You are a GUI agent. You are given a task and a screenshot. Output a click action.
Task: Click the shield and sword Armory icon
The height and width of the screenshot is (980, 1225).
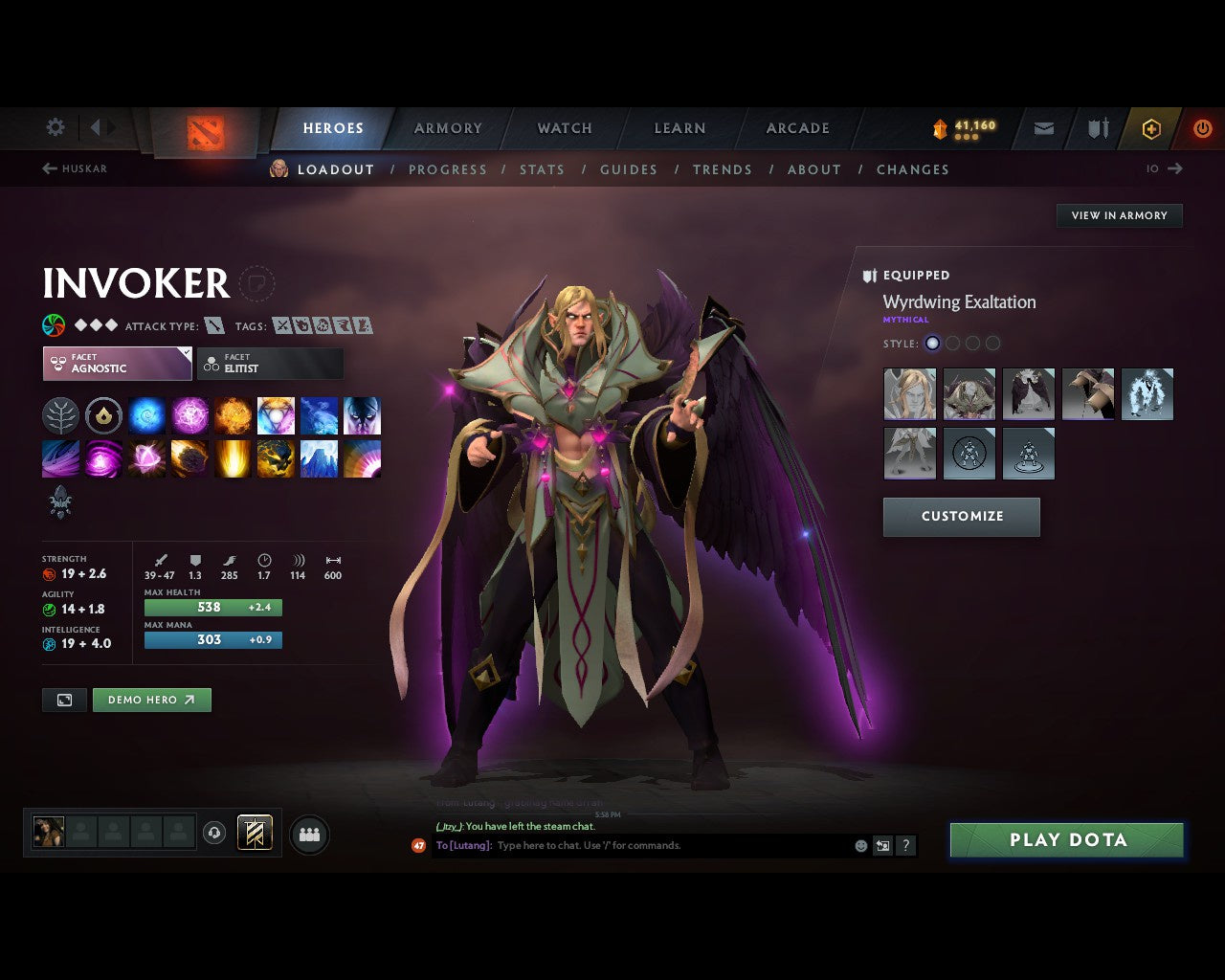[x=1097, y=127]
